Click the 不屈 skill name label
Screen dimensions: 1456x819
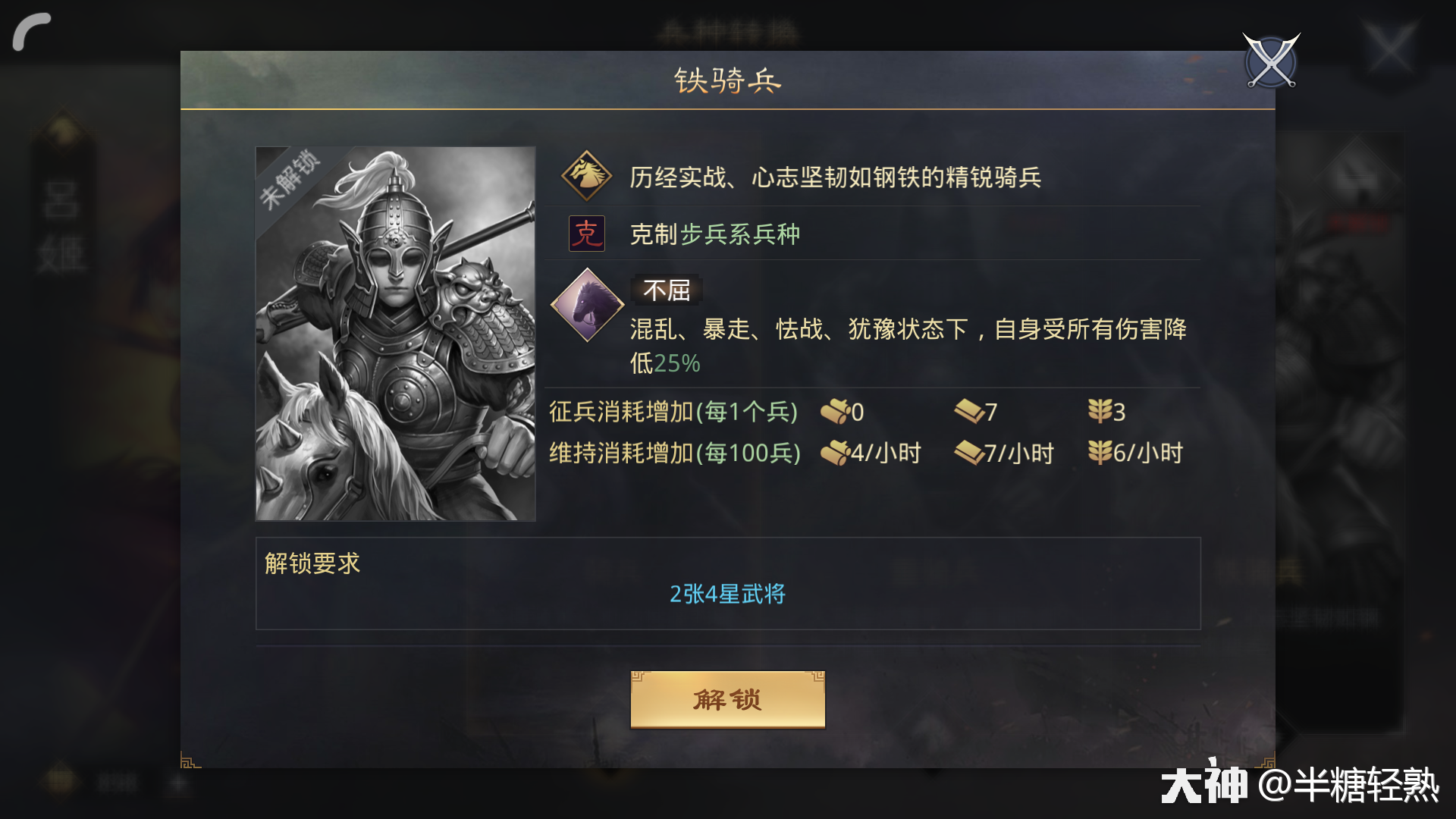point(667,290)
